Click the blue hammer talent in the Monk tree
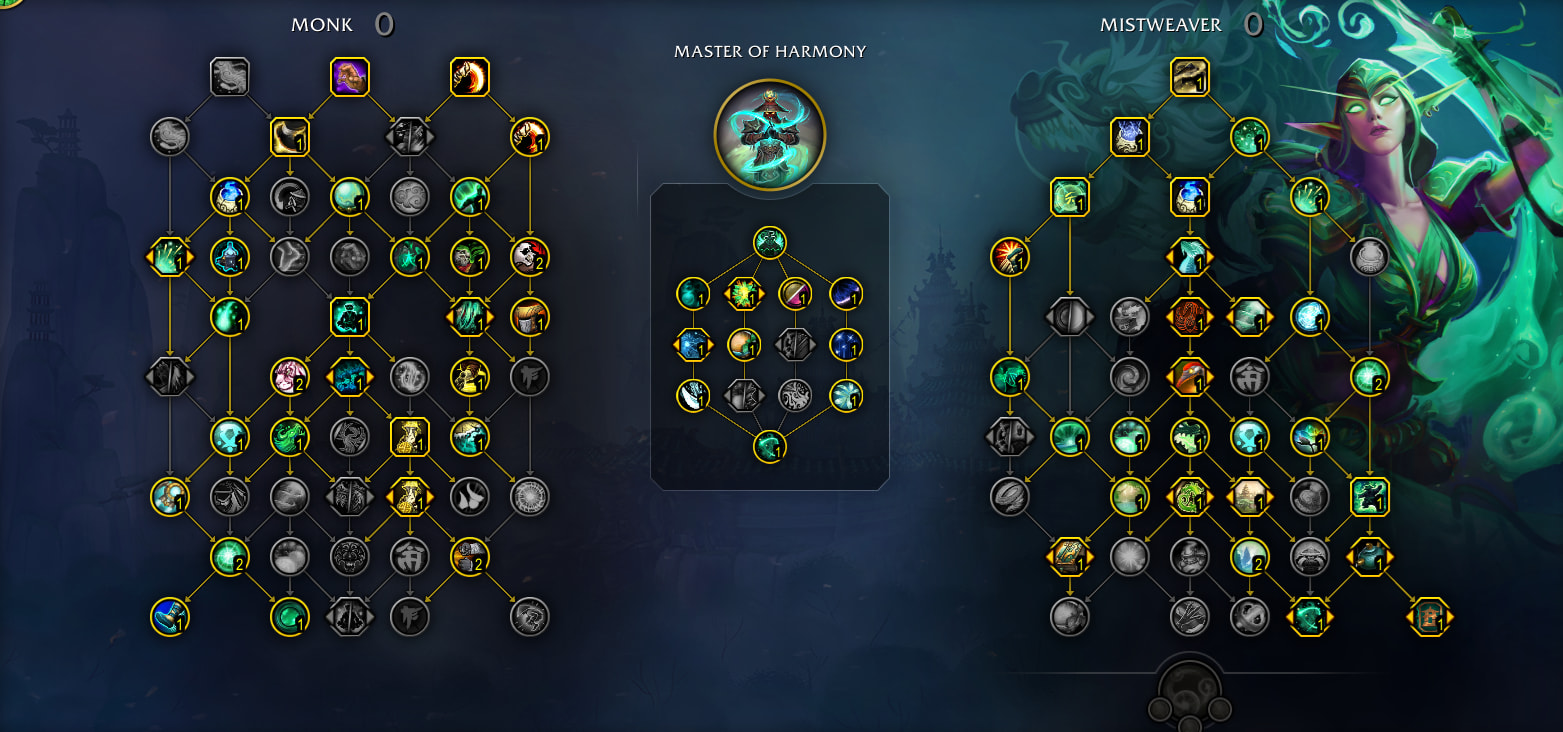Image resolution: width=1563 pixels, height=732 pixels. [169, 617]
